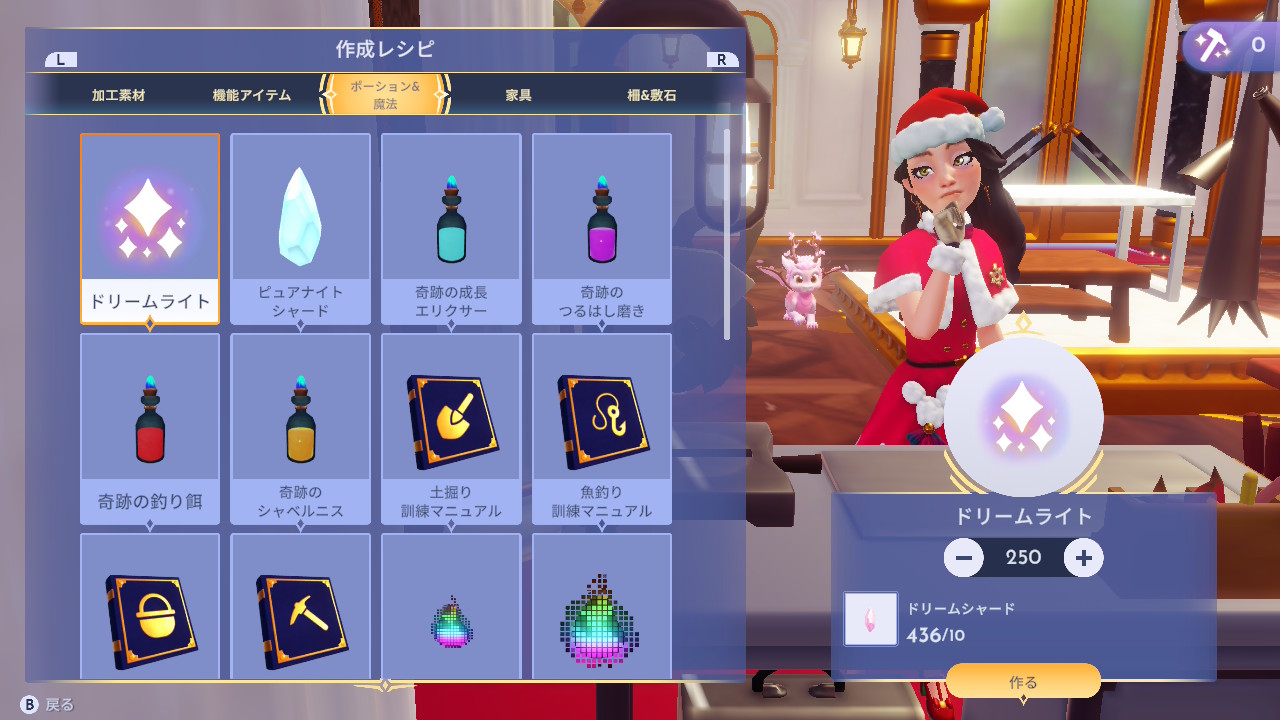Viewport: 1280px width, 720px height.
Task: Open the 柵&敷石 tab
Action: click(651, 95)
